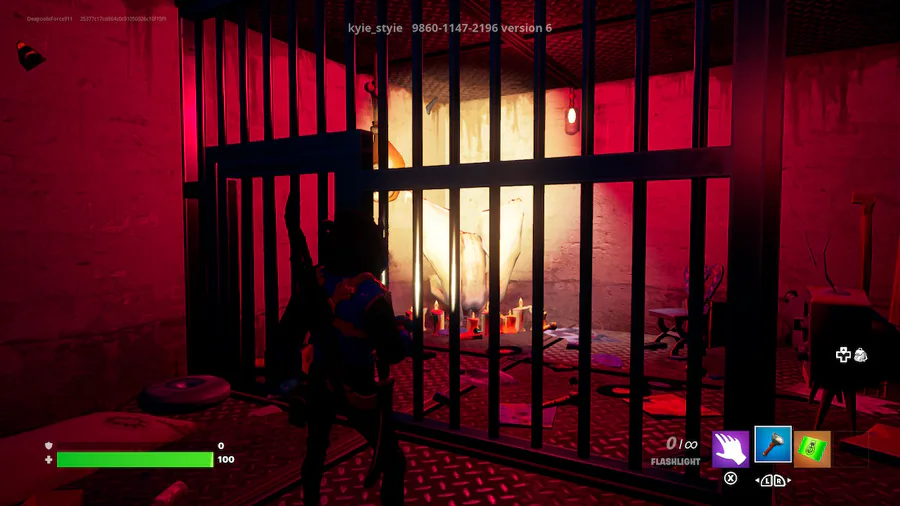Select the flashlight hotbar slot
The image size is (900, 506).
(772, 445)
